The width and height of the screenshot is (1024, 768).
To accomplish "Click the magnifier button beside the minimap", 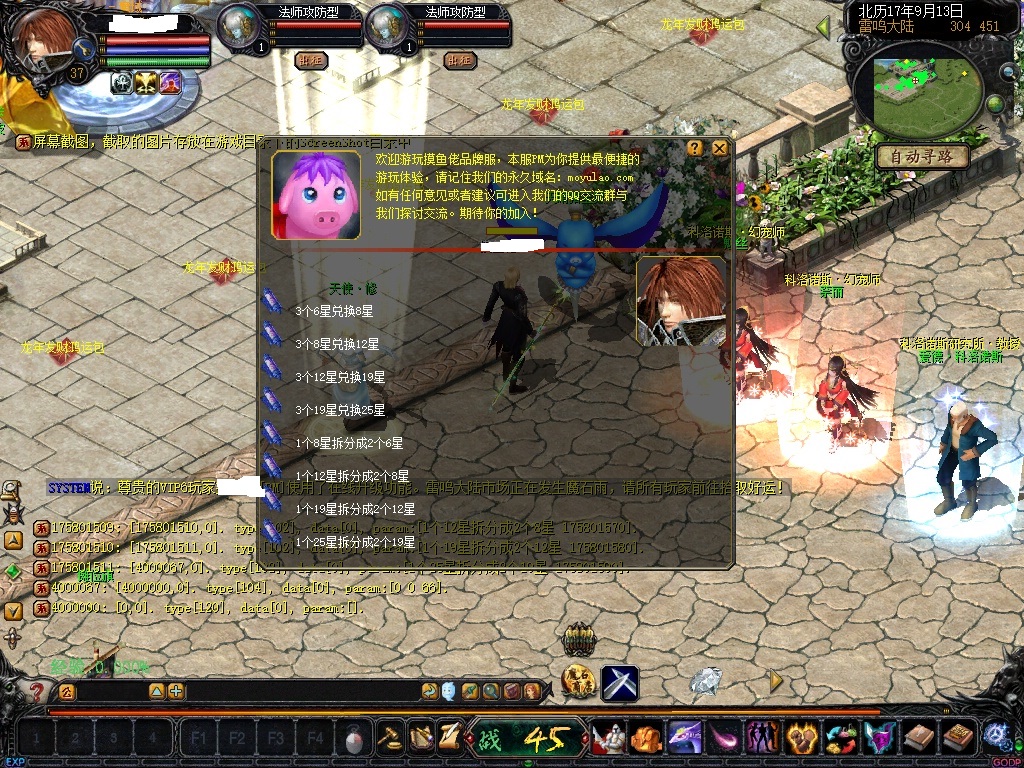I will point(1007,72).
